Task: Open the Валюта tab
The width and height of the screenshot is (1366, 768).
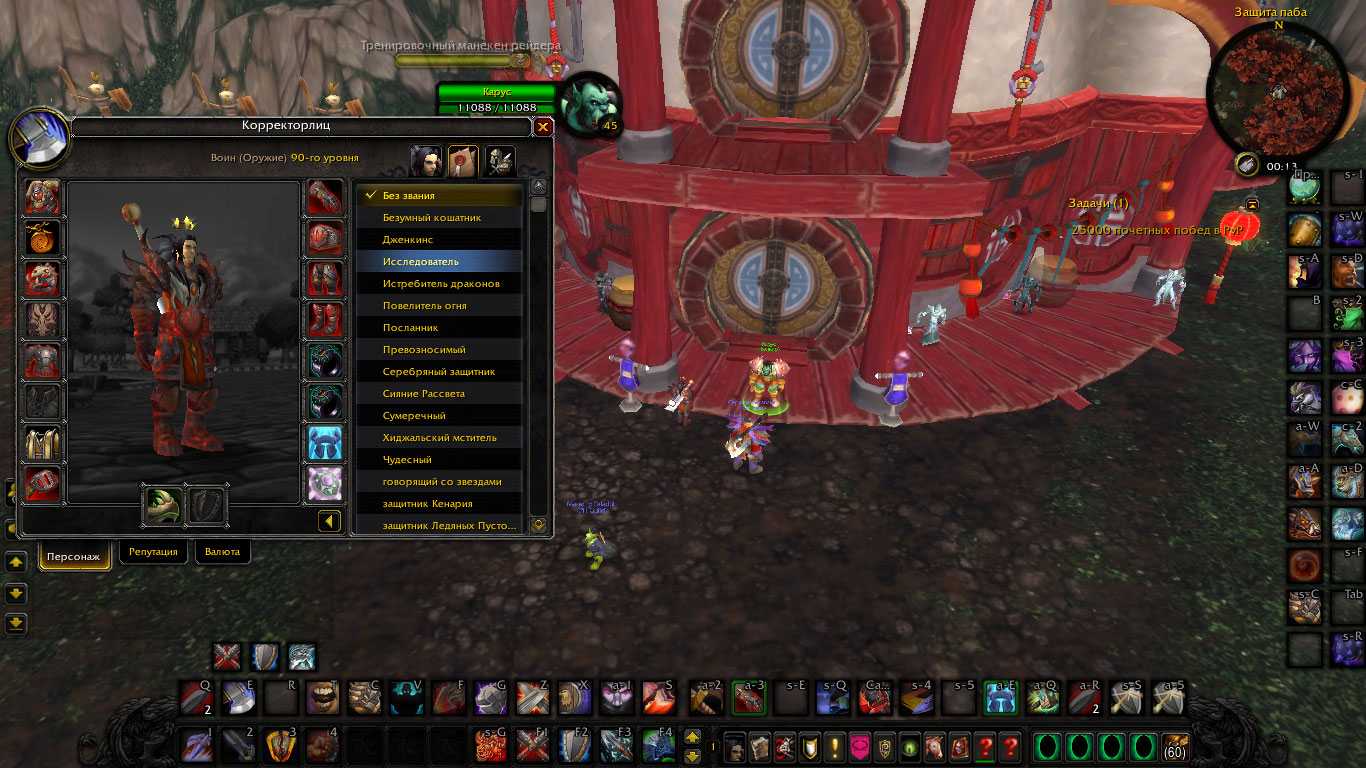Action: (x=222, y=552)
